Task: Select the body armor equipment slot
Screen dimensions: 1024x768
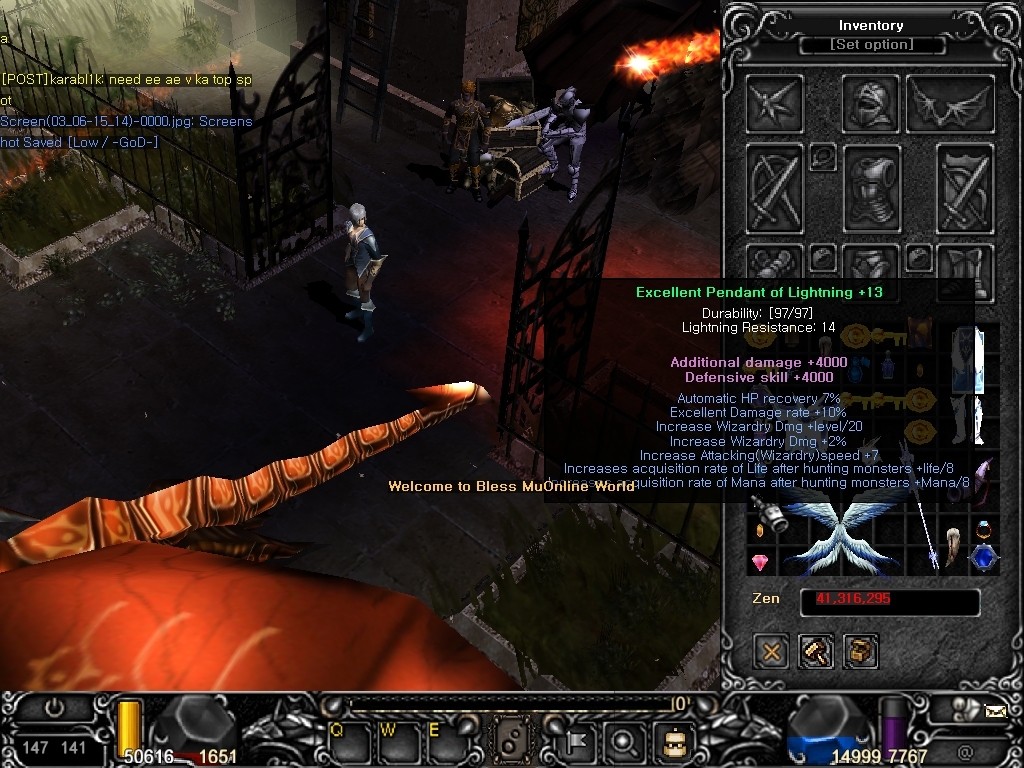Action: [872, 189]
